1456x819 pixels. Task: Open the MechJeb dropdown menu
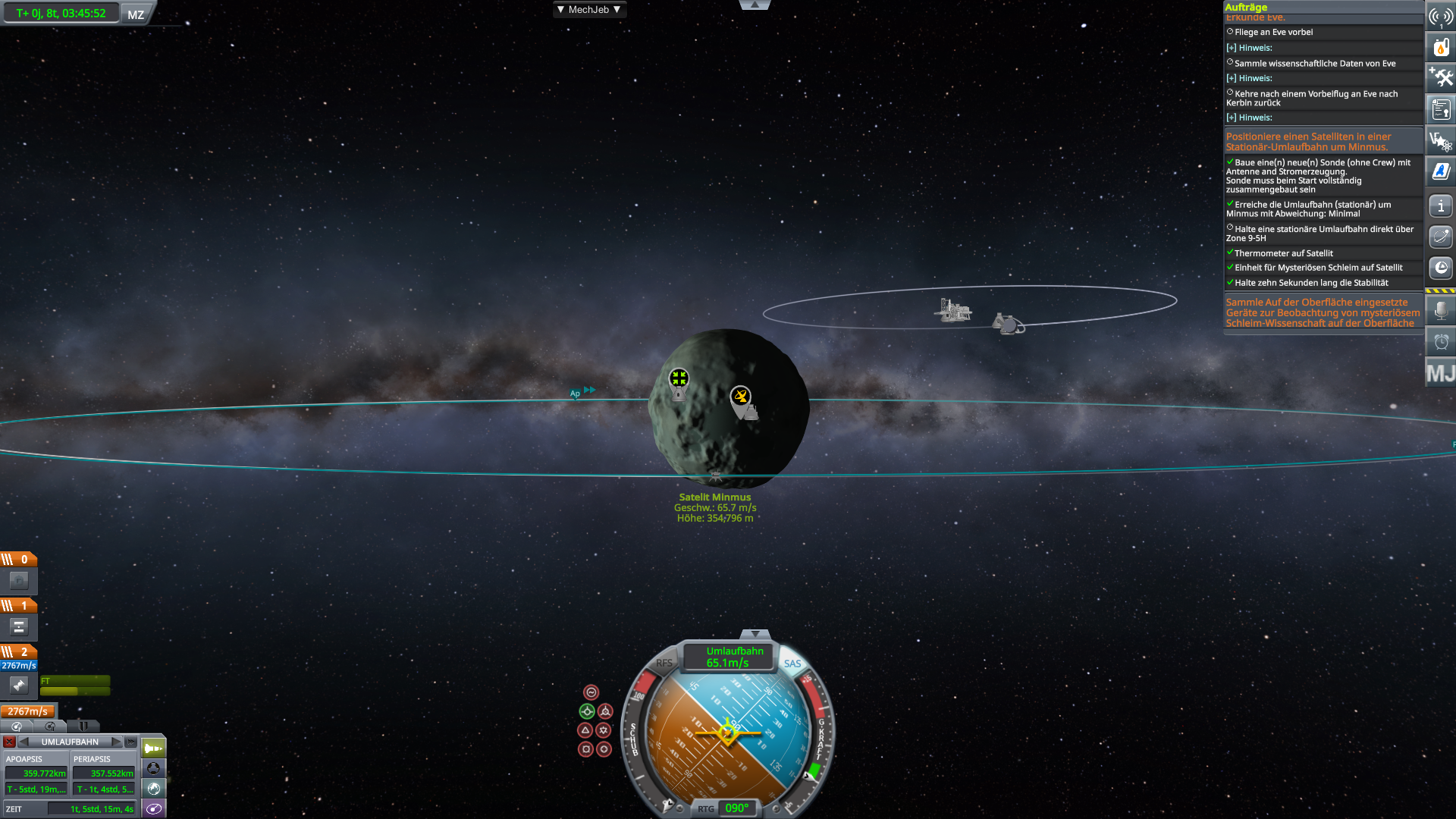[588, 10]
